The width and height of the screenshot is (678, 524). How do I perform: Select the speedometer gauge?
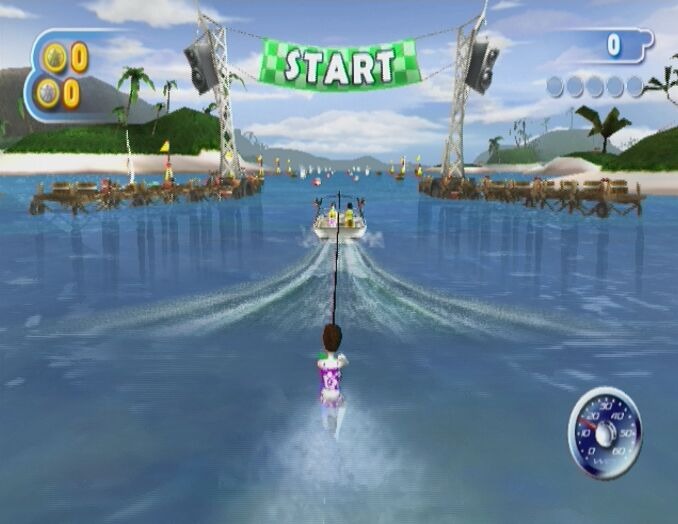point(604,432)
